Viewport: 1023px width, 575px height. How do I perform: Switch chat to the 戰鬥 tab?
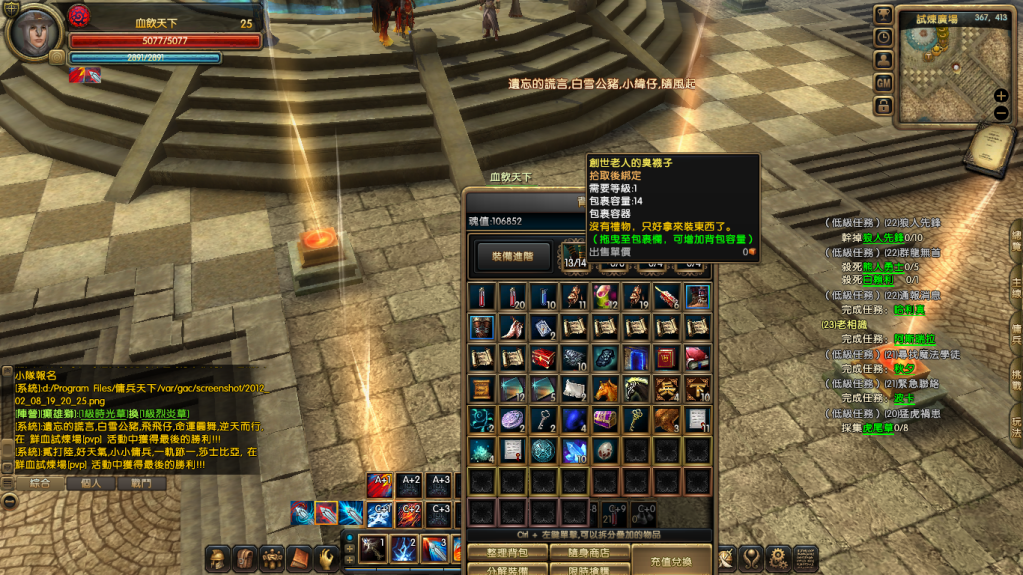click(141, 483)
